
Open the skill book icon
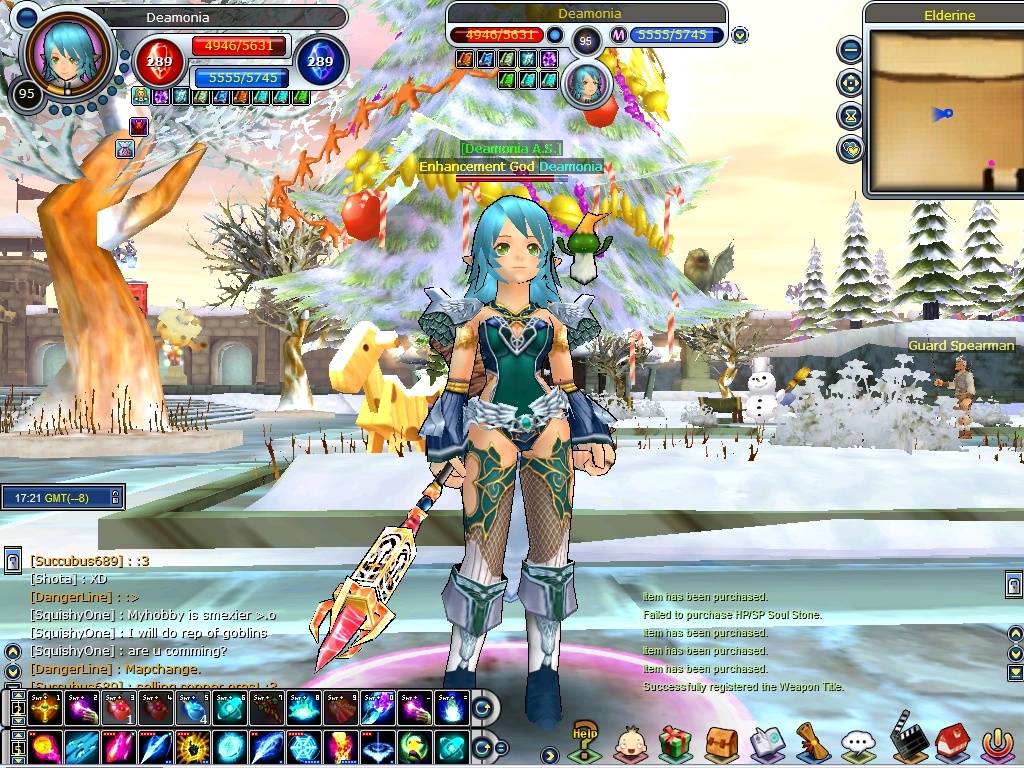pyautogui.click(x=767, y=744)
